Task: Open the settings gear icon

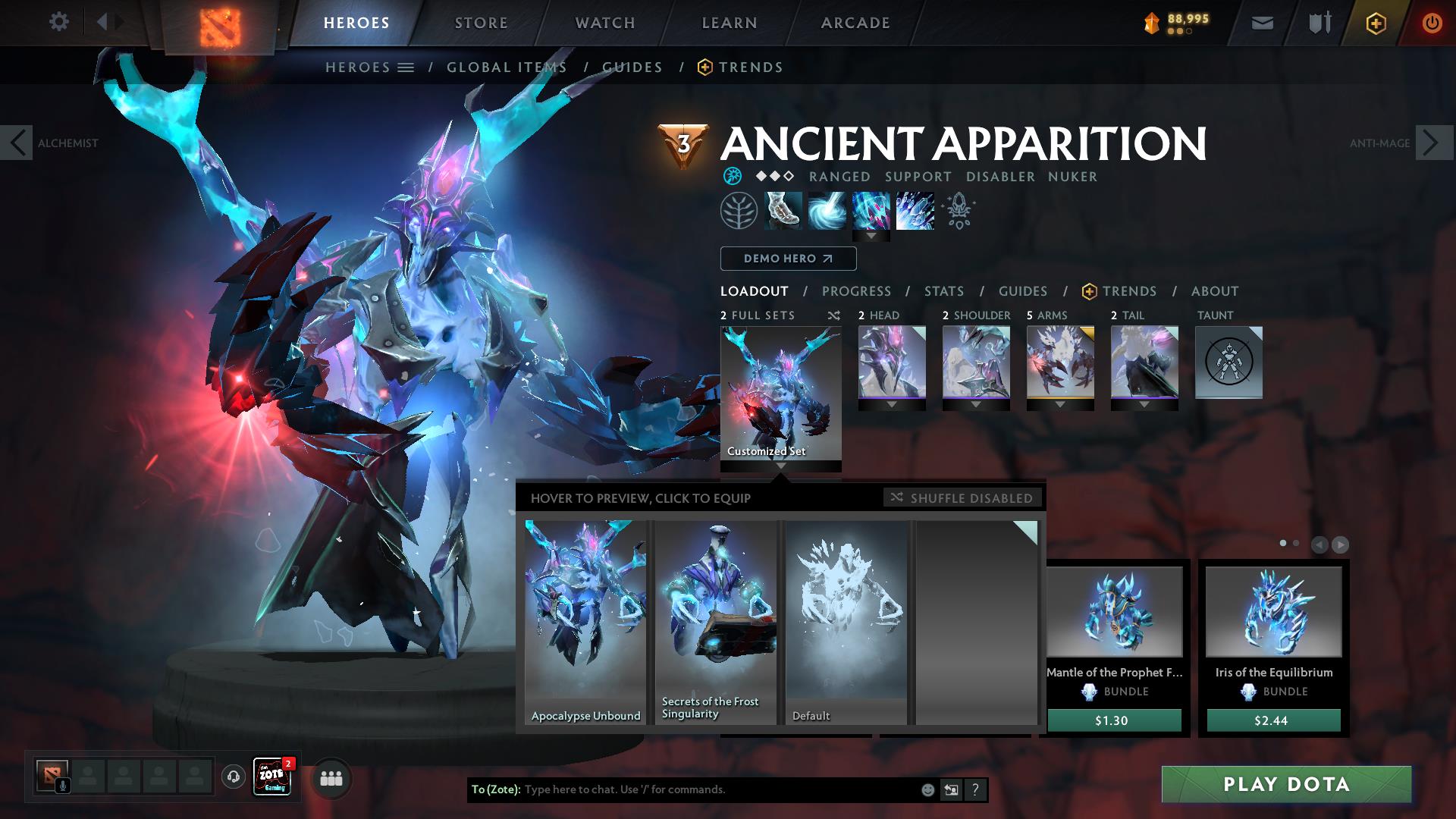Action: (x=58, y=22)
